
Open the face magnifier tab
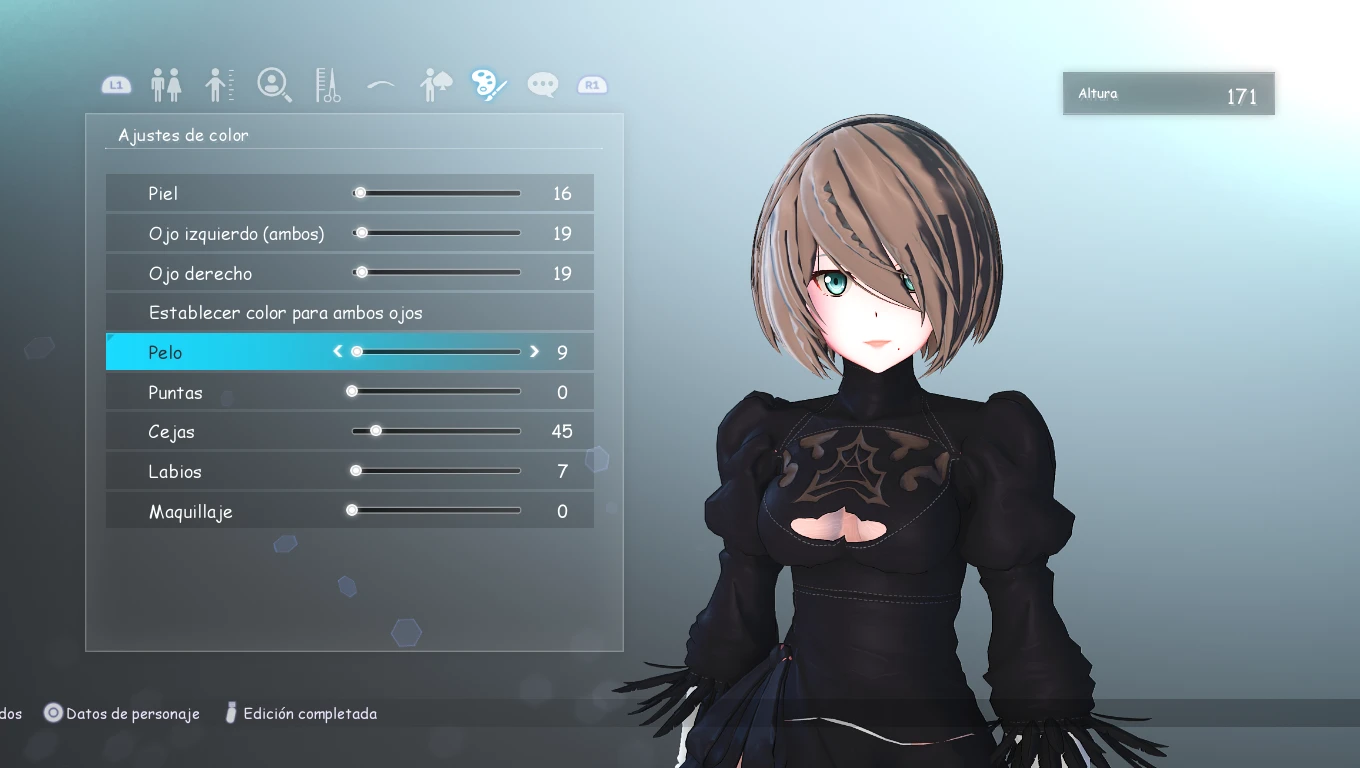coord(274,85)
